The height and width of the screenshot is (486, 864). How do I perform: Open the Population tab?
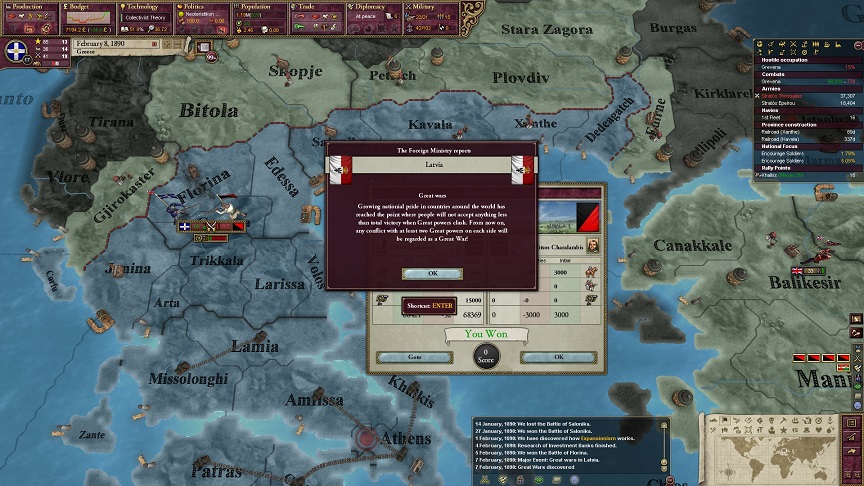tap(260, 12)
